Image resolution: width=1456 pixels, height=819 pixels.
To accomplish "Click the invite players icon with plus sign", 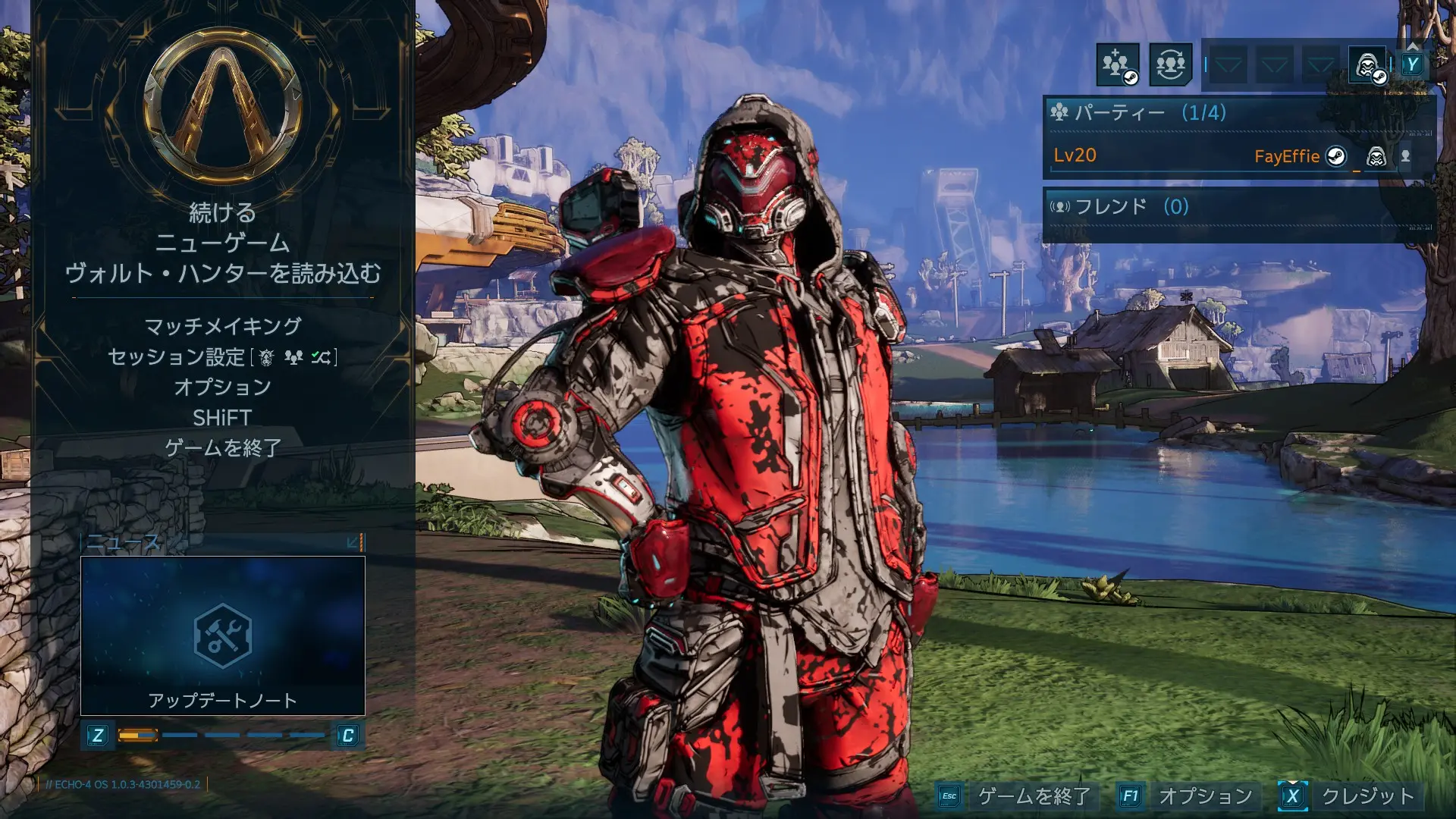I will 1117,64.
